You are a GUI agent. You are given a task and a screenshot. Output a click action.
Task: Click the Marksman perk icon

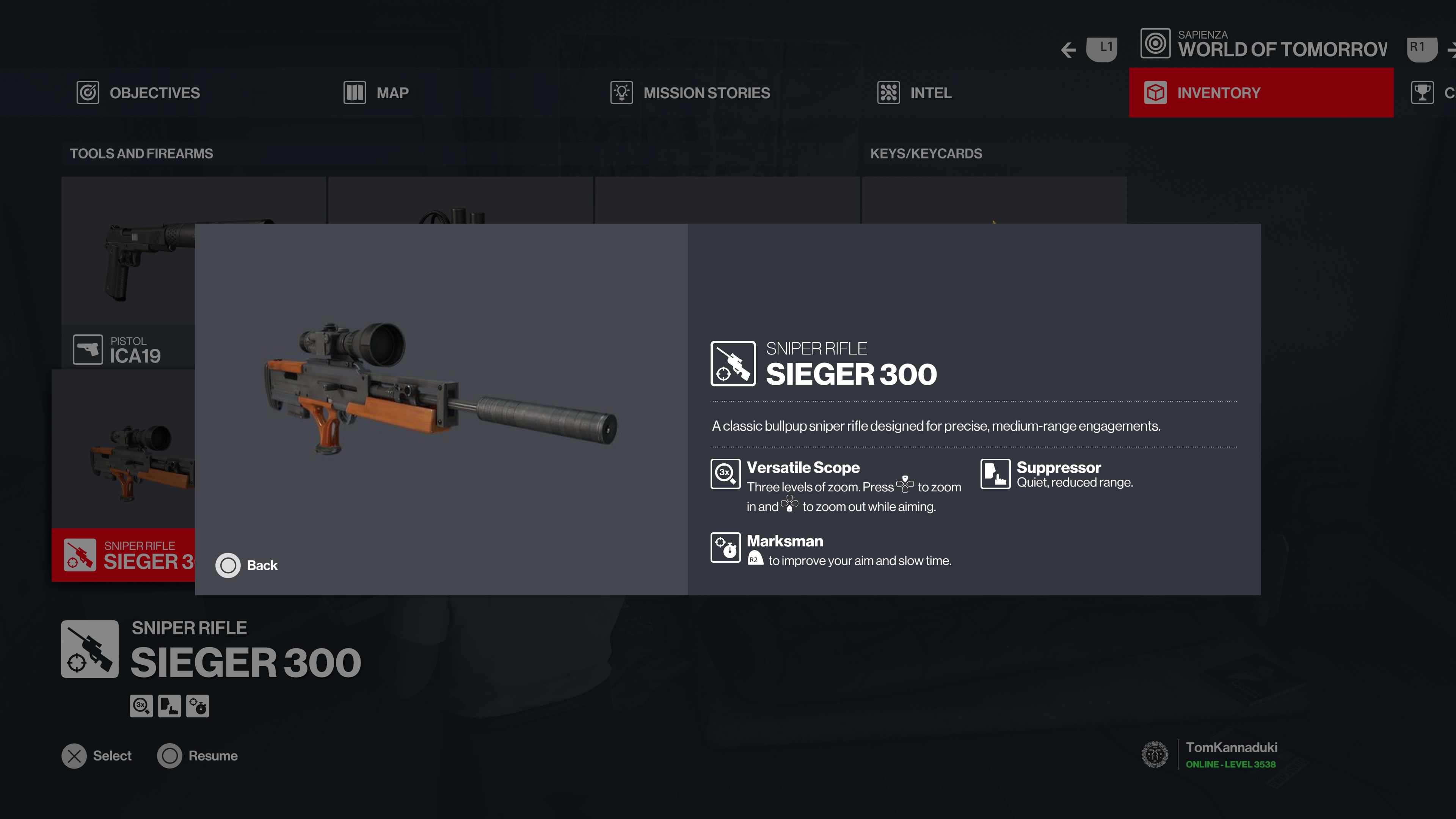click(x=725, y=547)
